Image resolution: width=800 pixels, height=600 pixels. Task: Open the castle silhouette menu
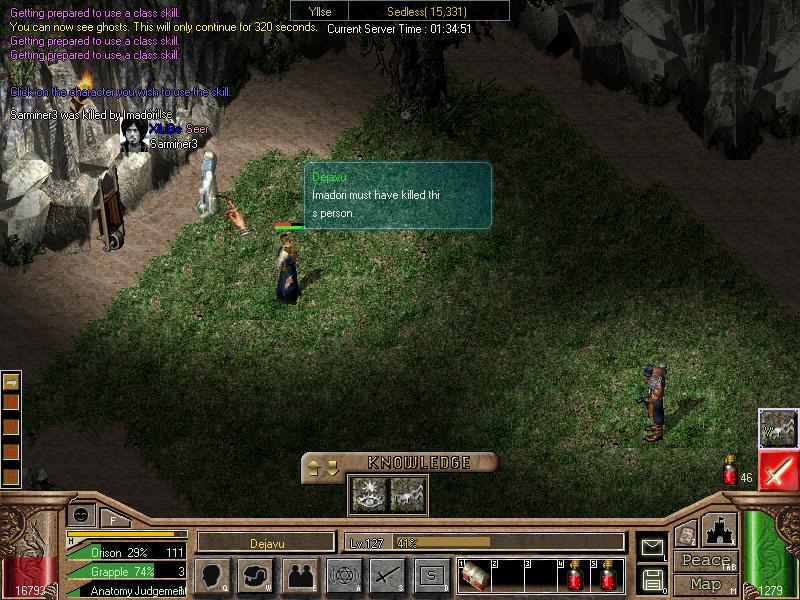pyautogui.click(x=721, y=529)
